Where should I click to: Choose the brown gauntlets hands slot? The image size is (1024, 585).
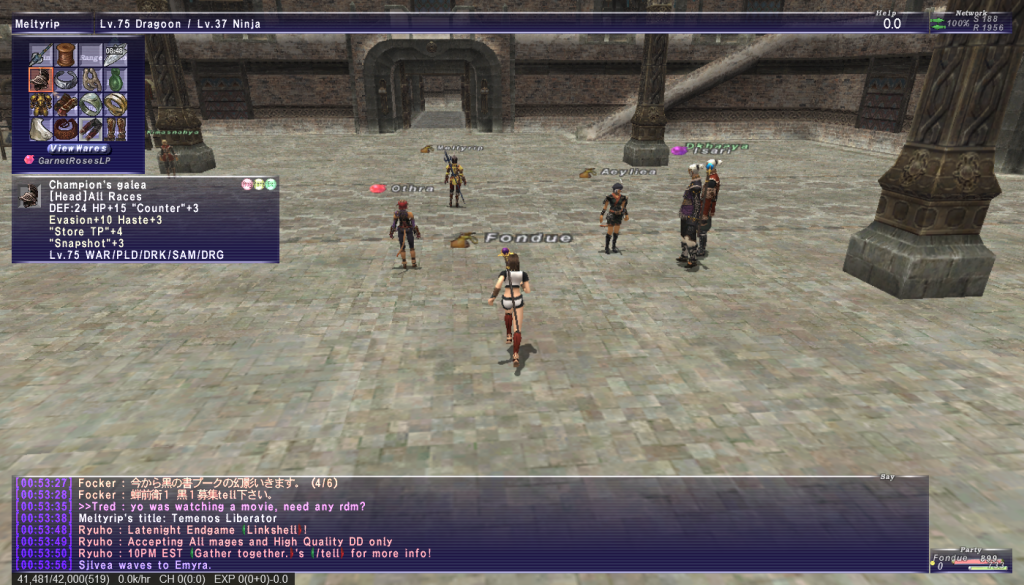(65, 104)
